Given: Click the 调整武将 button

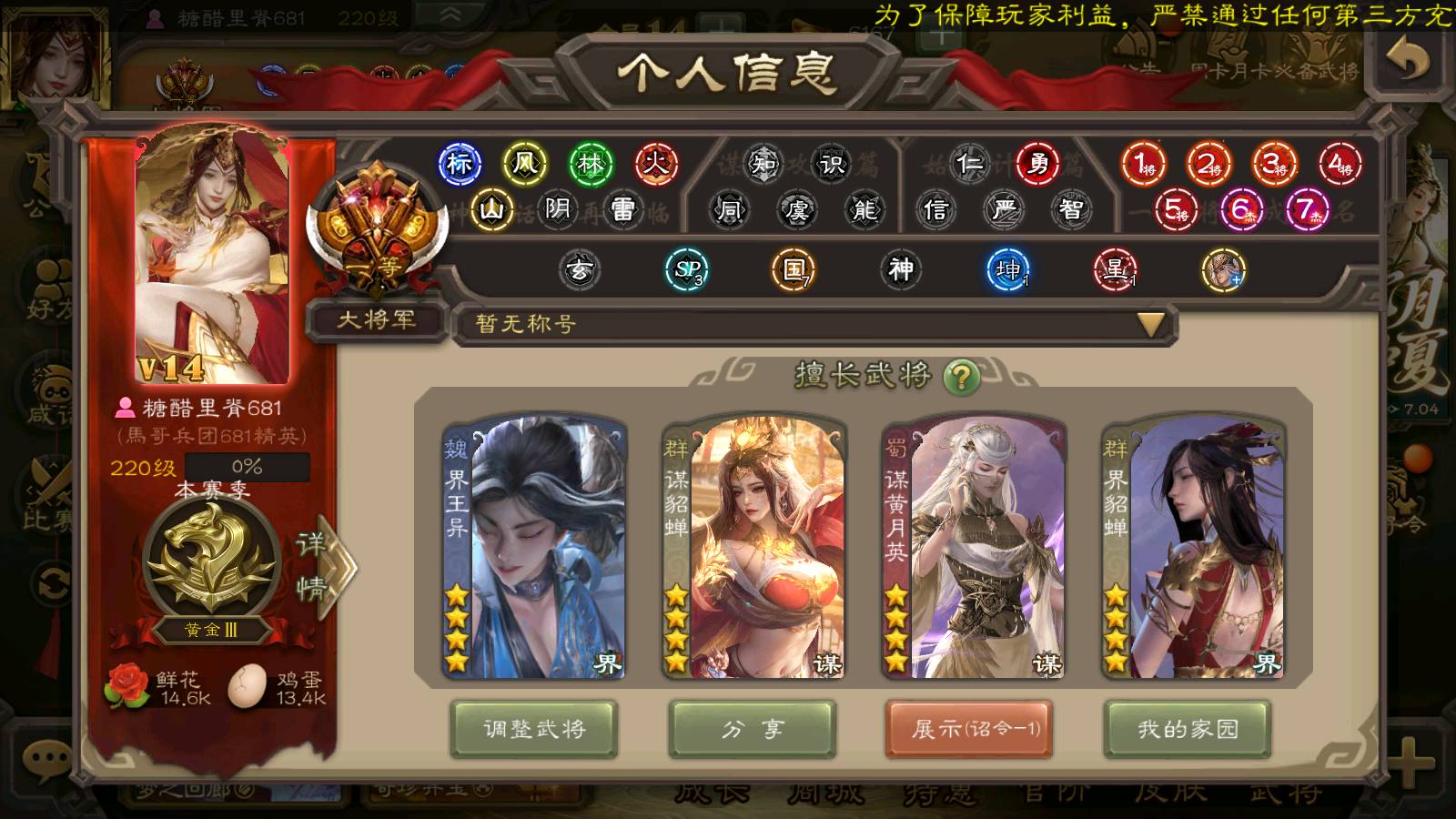Looking at the screenshot, I should (534, 729).
